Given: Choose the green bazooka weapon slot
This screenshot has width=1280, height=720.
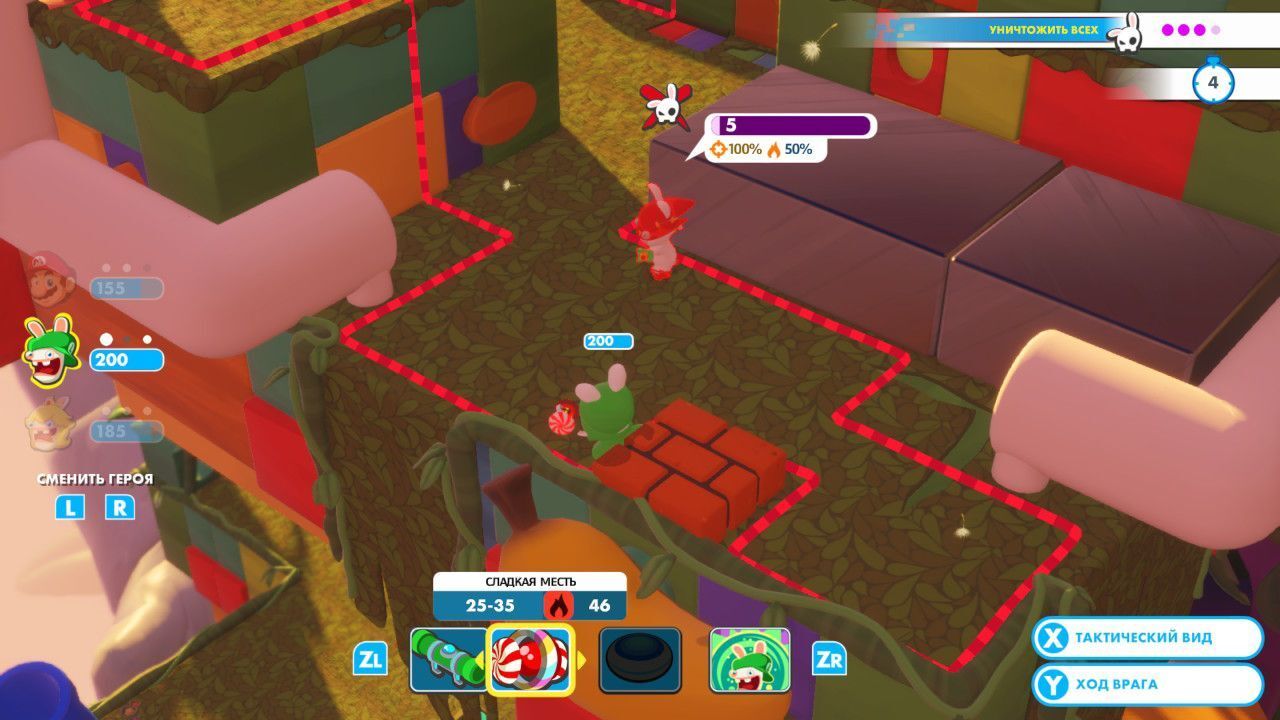Looking at the screenshot, I should [x=448, y=660].
